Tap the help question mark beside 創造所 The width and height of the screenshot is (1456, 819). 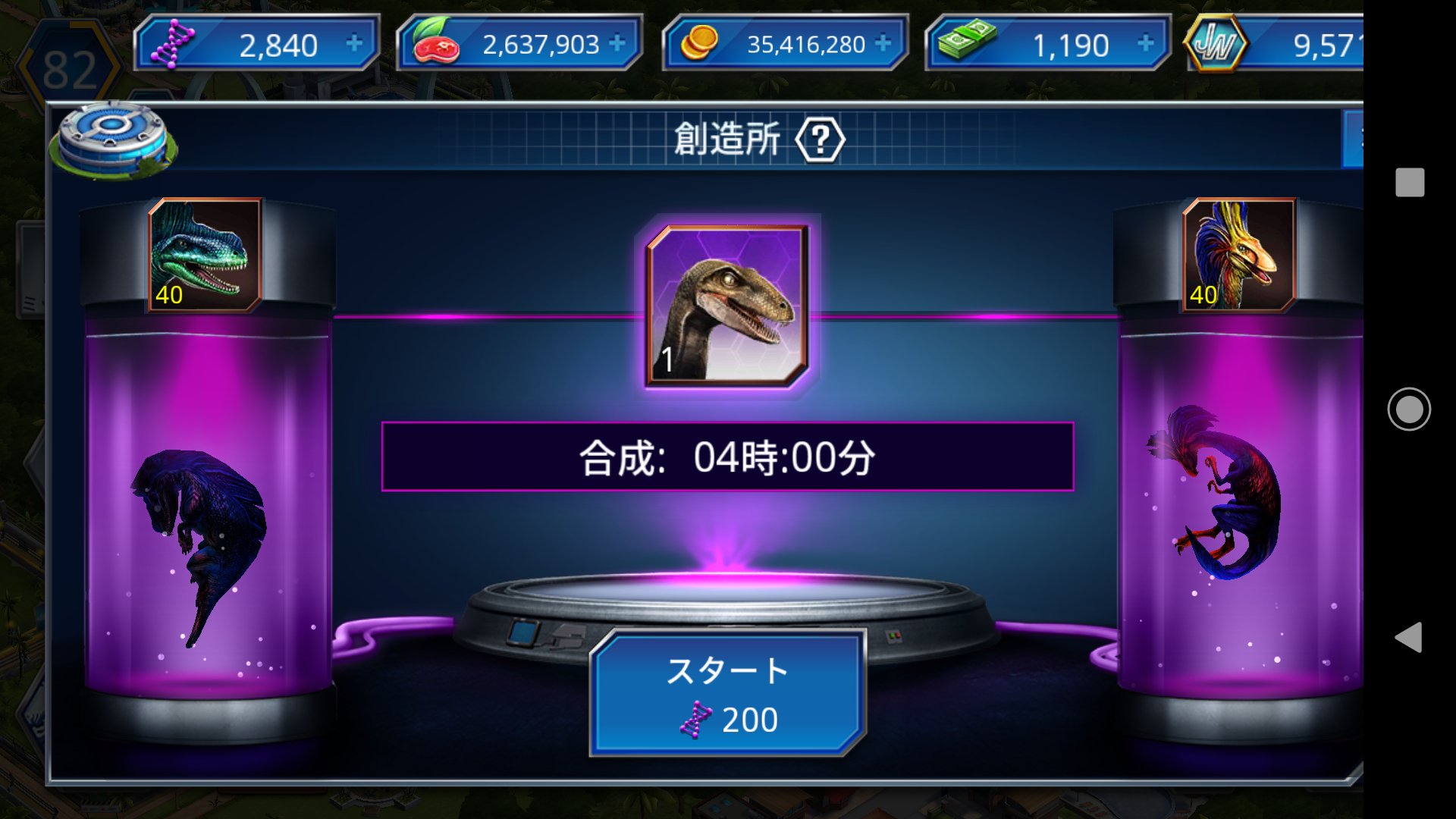pos(821,140)
